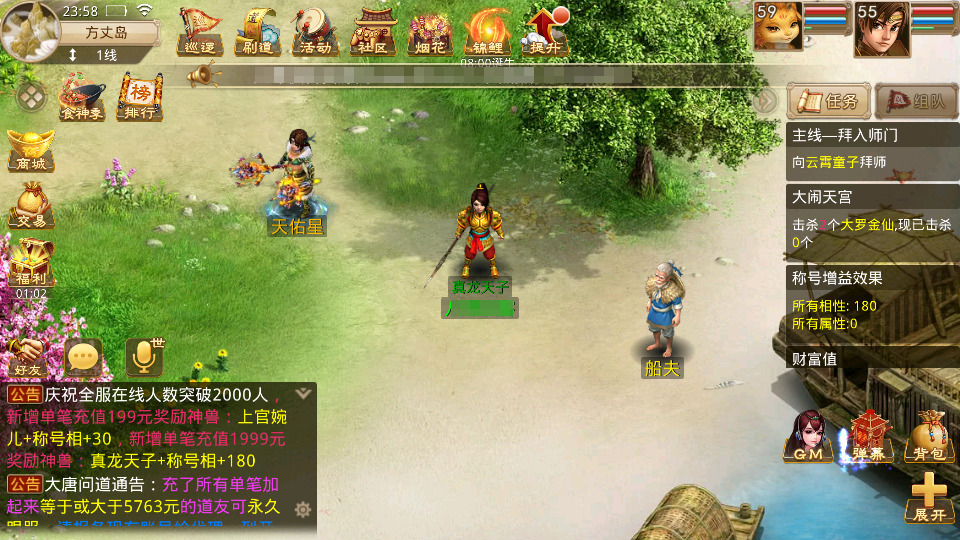
Task: Open the 福利 welfare treasure chest
Action: tap(29, 264)
